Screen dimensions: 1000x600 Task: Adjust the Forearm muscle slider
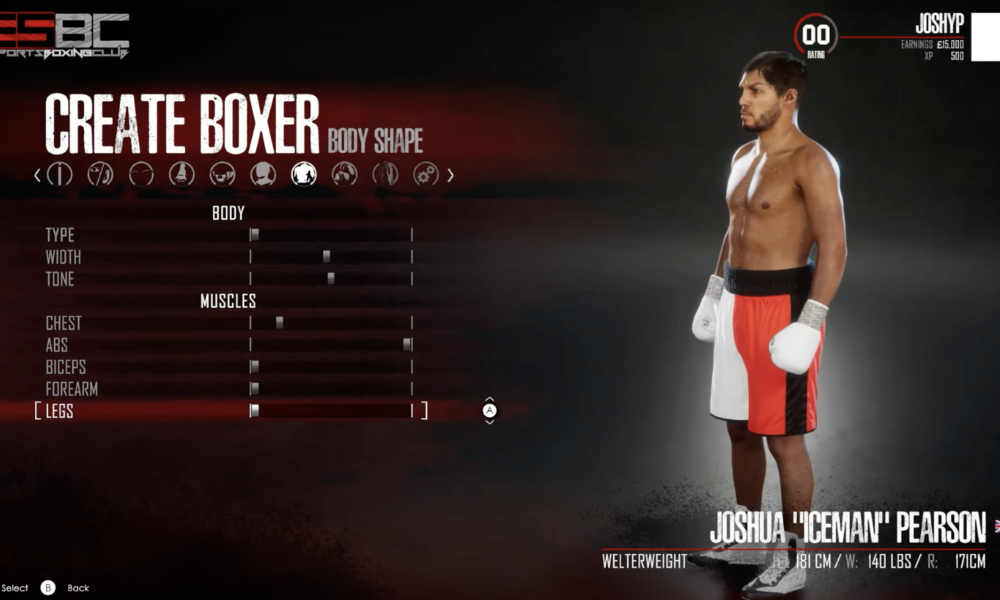[255, 389]
